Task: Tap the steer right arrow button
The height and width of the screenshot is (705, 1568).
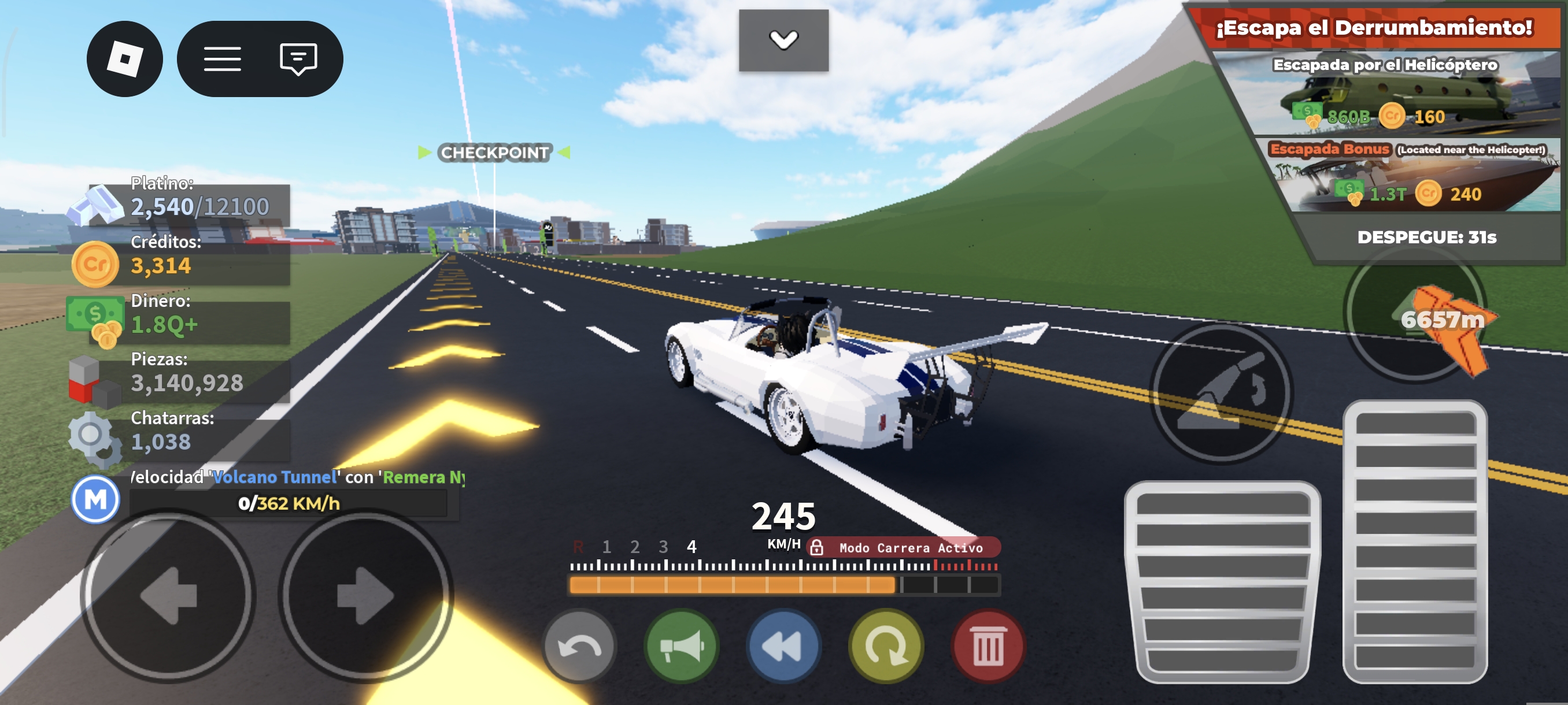Action: click(x=365, y=596)
